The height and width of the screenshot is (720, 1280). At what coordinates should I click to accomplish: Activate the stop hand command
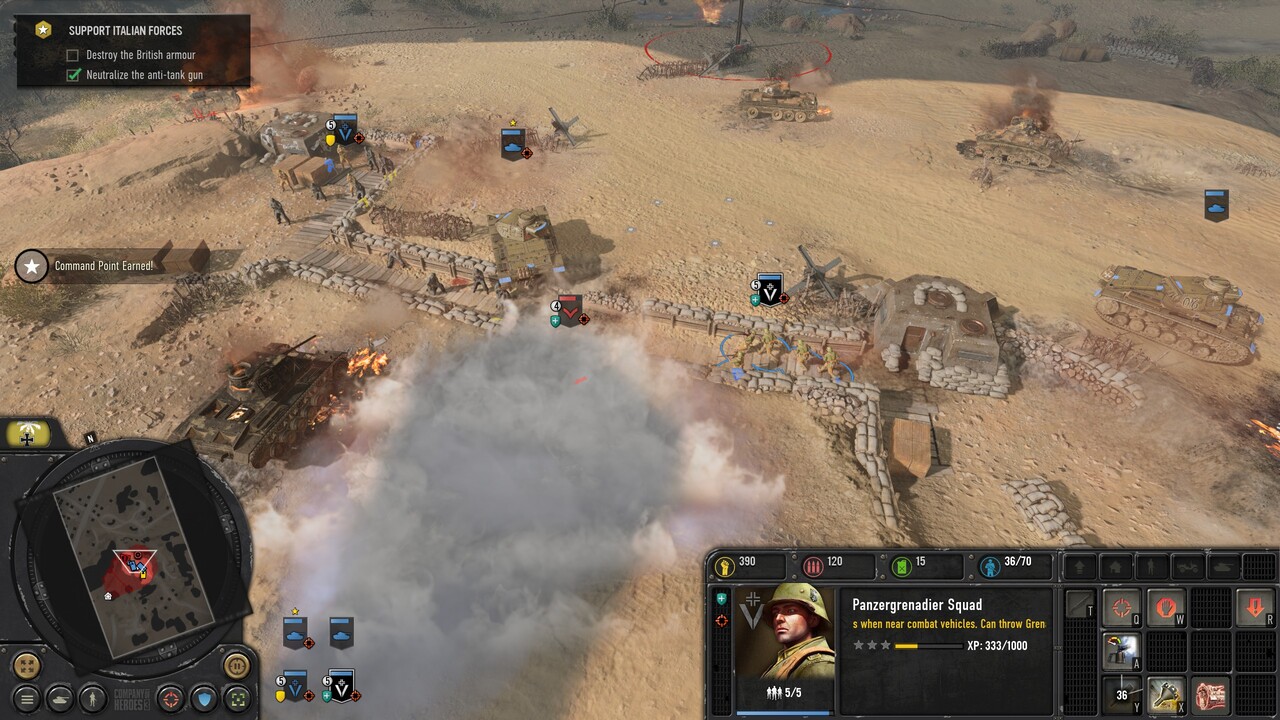click(x=1165, y=607)
